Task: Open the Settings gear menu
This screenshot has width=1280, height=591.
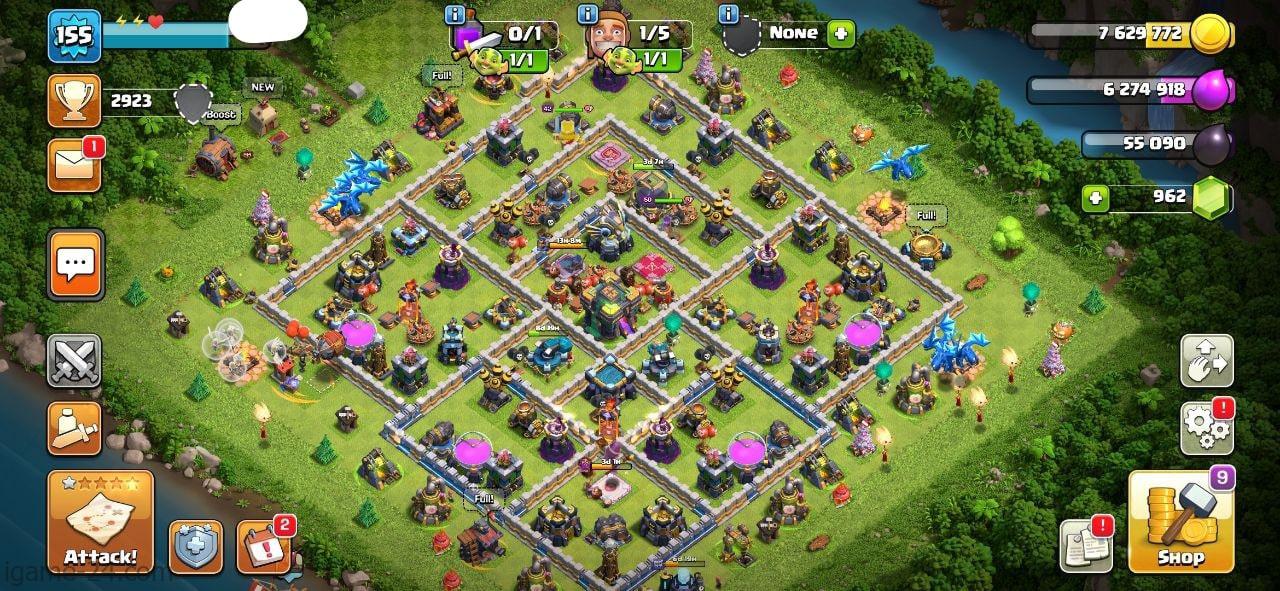Action: 1206,429
